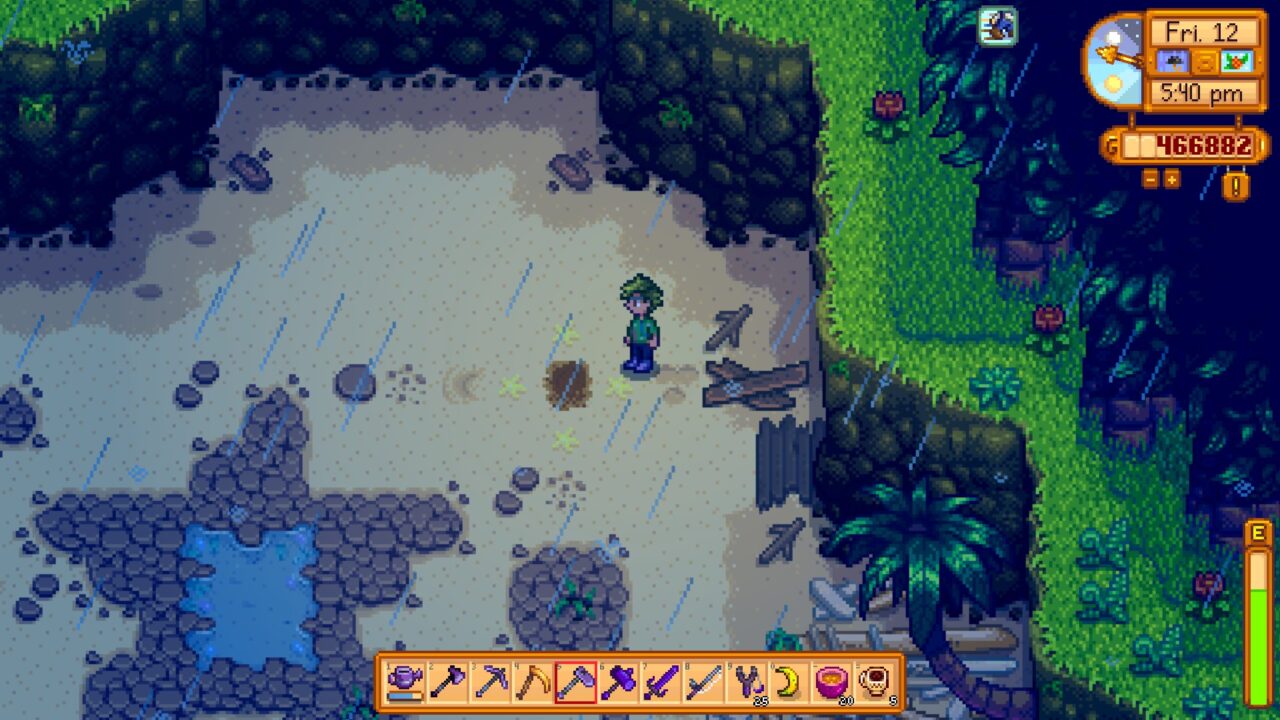This screenshot has width=1280, height=720.
Task: Zoom out using the minus button
Action: click(x=1149, y=179)
